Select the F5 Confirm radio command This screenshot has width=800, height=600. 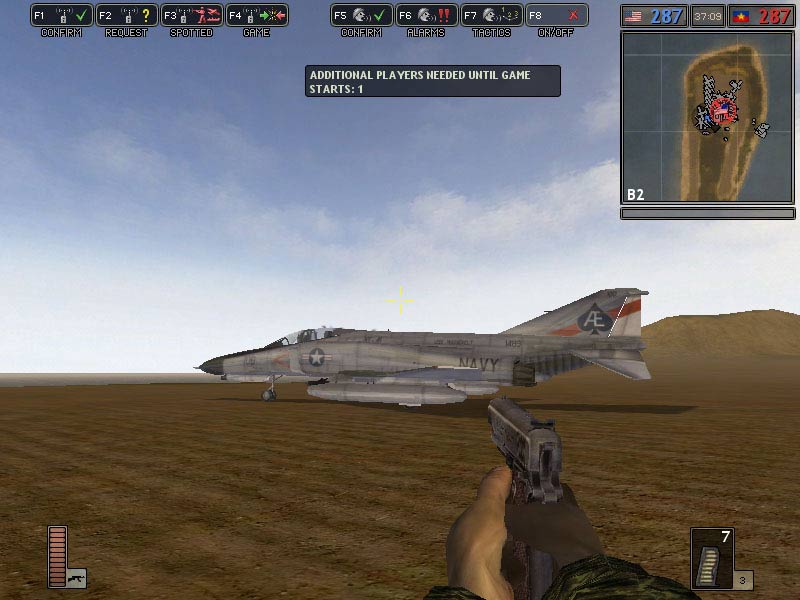point(361,16)
